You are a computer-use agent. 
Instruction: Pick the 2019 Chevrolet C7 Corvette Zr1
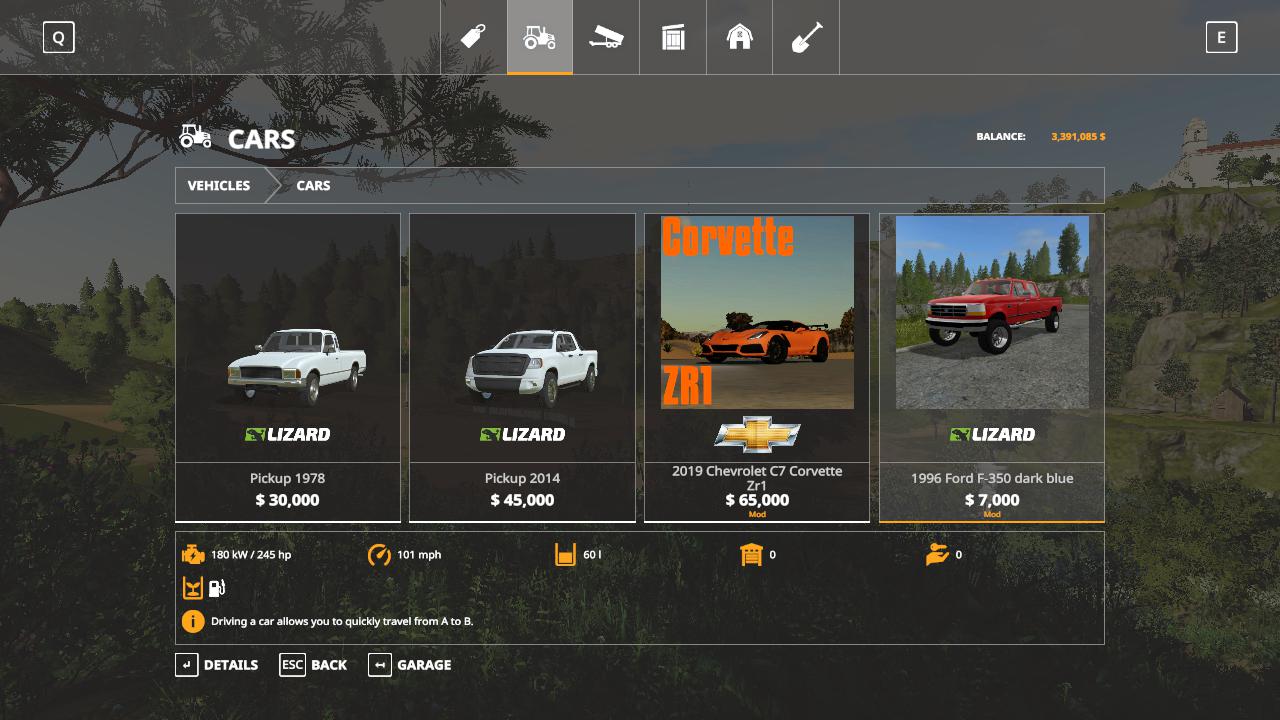tap(757, 367)
